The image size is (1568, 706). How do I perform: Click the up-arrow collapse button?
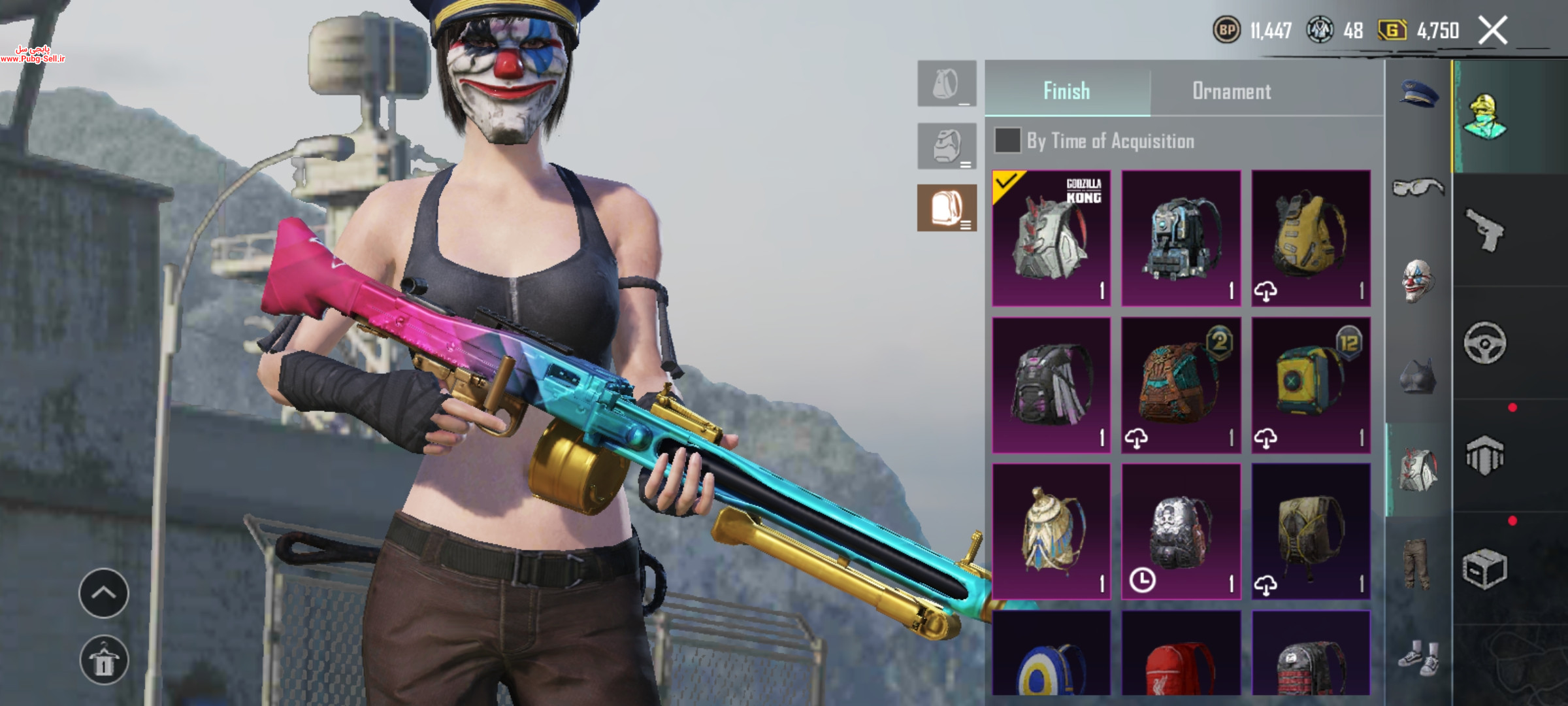tap(104, 593)
